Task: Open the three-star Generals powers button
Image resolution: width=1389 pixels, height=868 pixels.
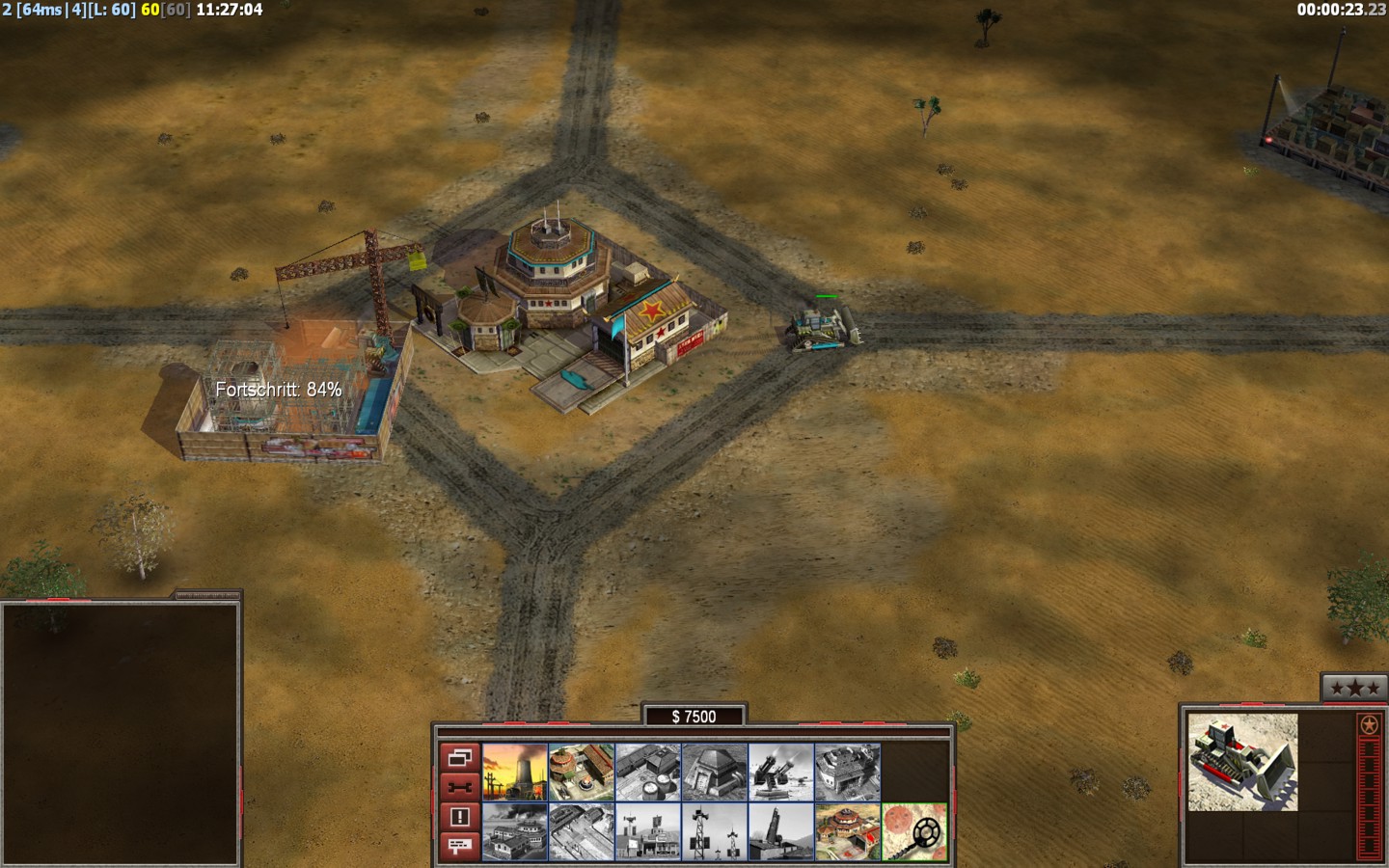Action: [1354, 688]
